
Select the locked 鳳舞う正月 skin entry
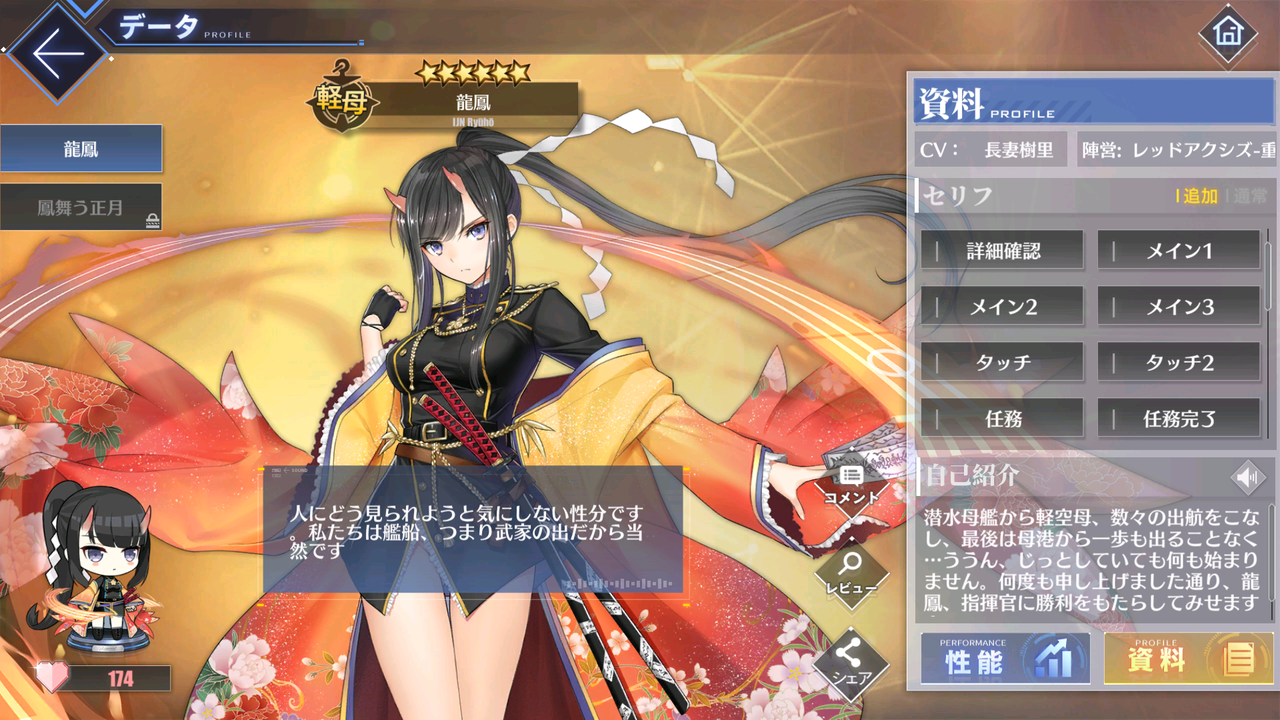(82, 207)
